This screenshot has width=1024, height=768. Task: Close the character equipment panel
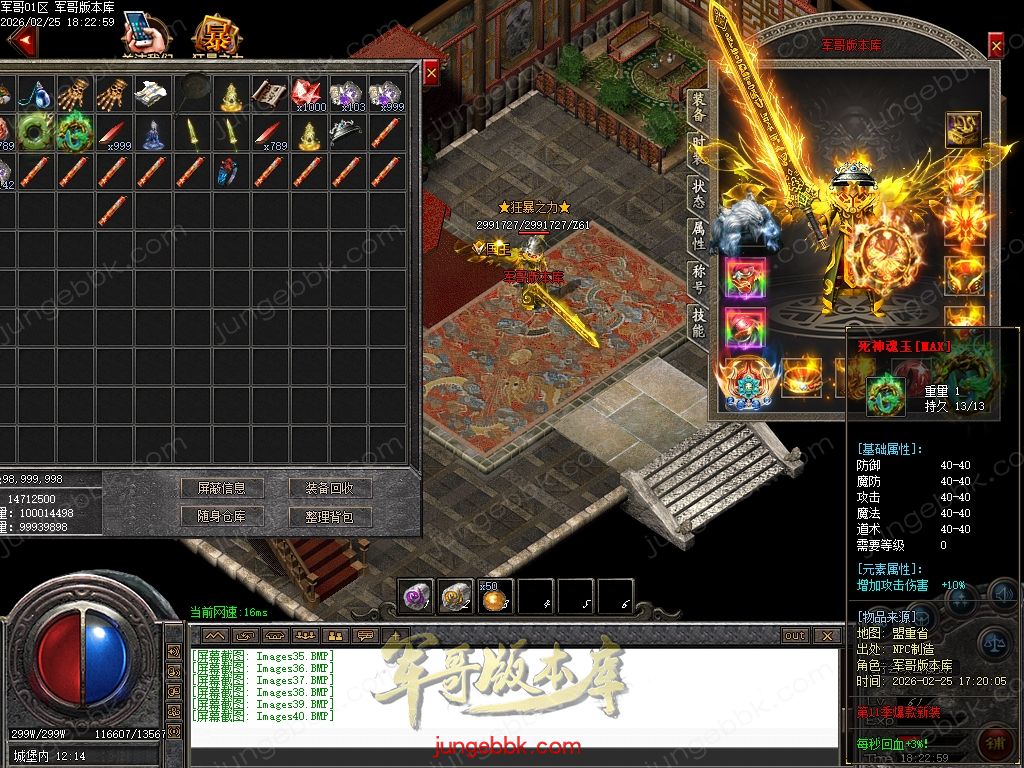coord(995,45)
